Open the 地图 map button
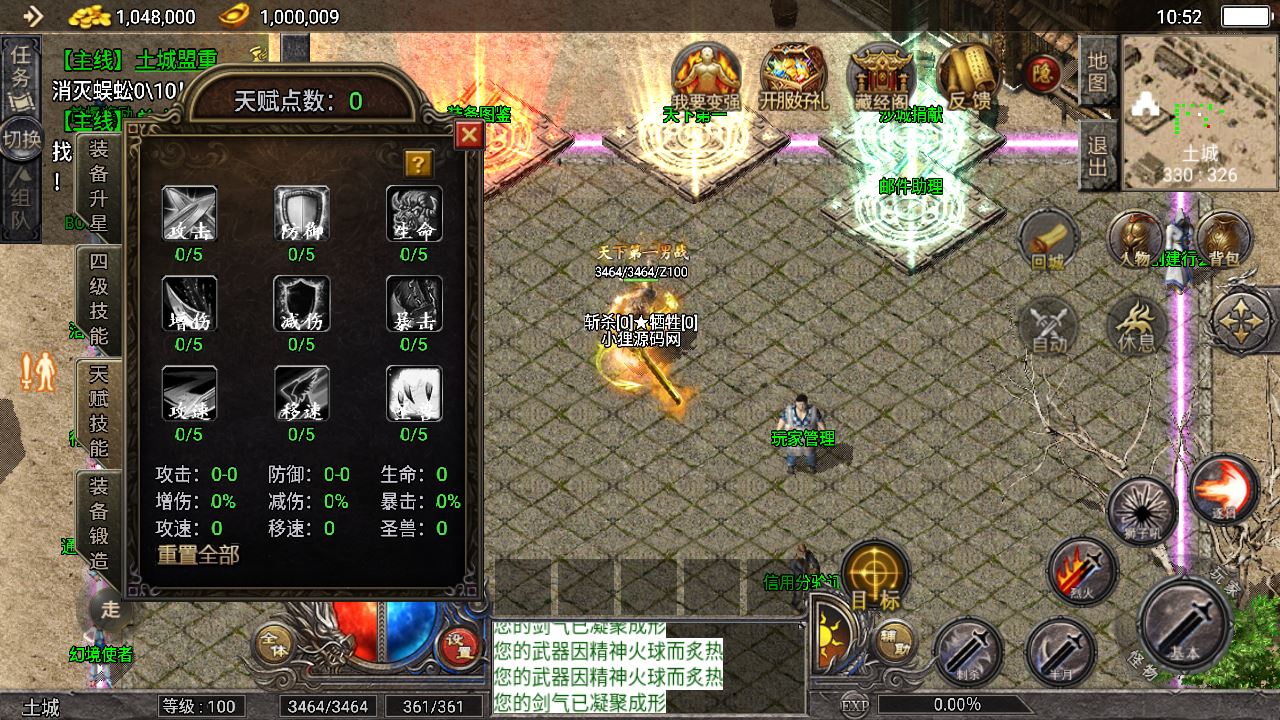1280x720 pixels. (1098, 72)
